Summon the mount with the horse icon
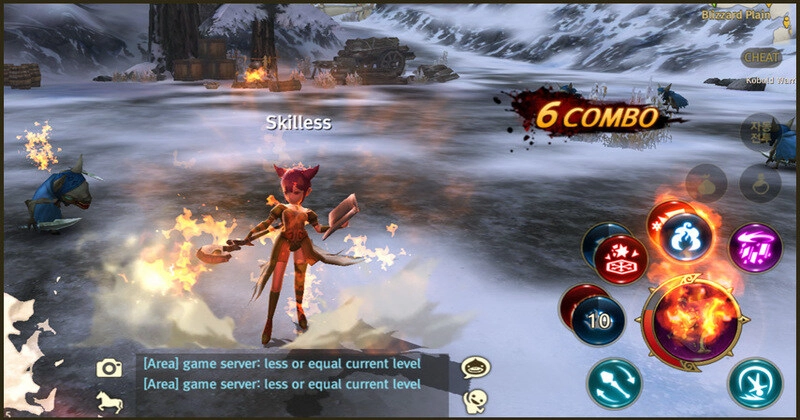The image size is (800, 420). pyautogui.click(x=109, y=402)
